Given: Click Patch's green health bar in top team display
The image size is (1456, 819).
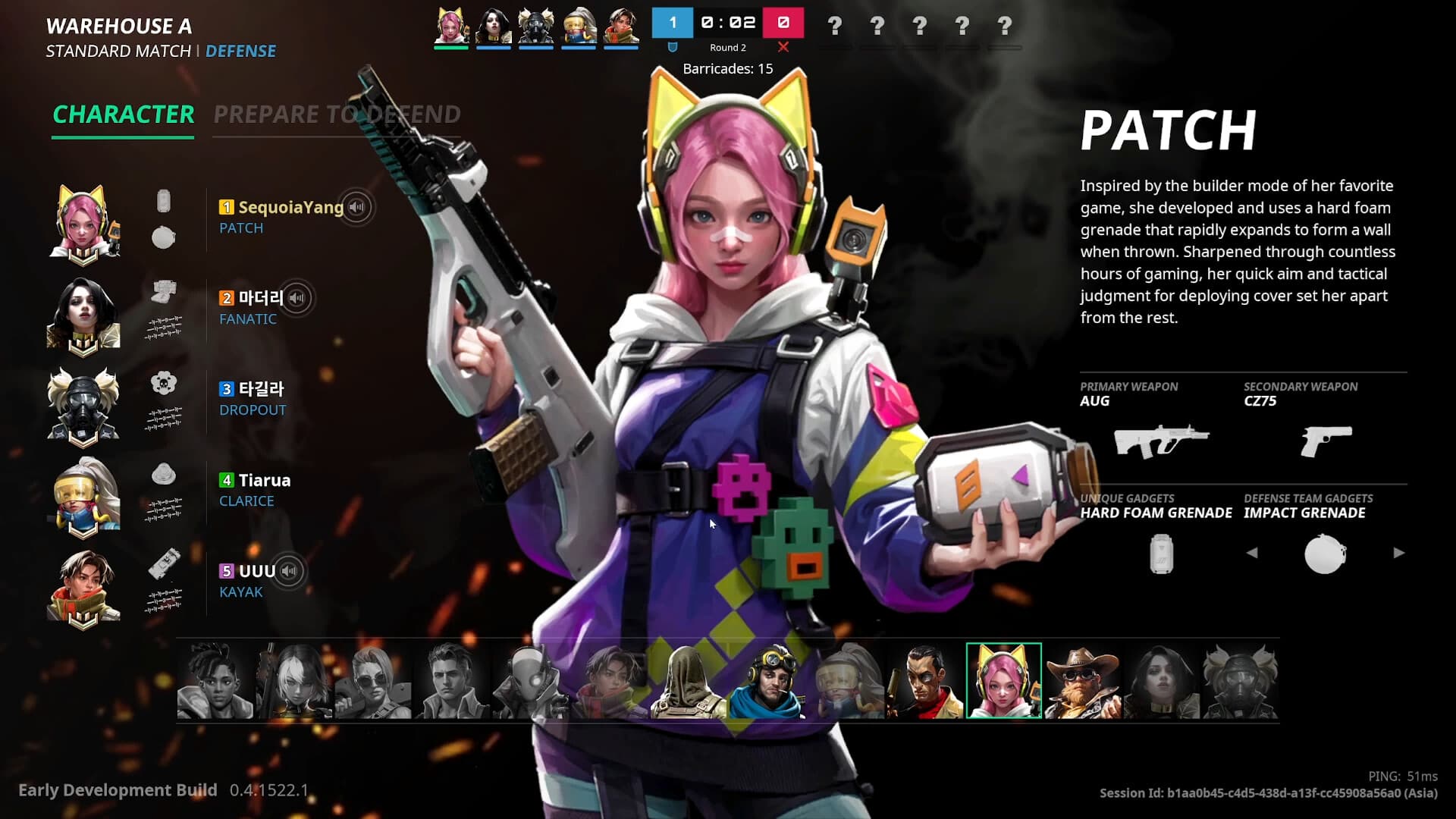Looking at the screenshot, I should pyautogui.click(x=452, y=47).
